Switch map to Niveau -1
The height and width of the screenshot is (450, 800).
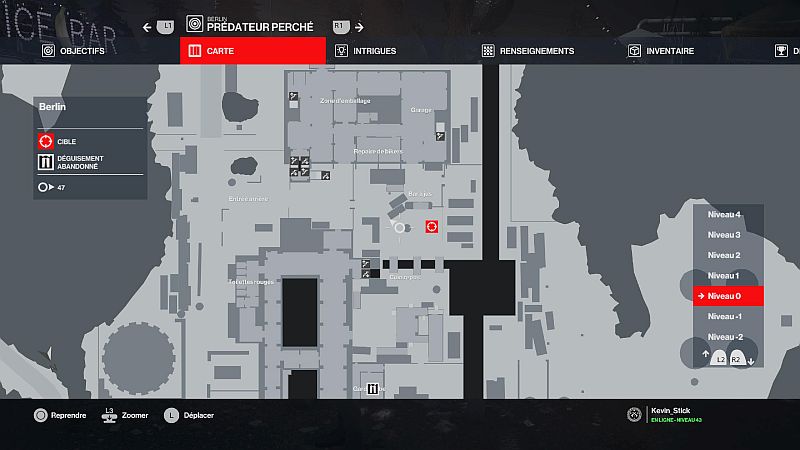(x=724, y=316)
